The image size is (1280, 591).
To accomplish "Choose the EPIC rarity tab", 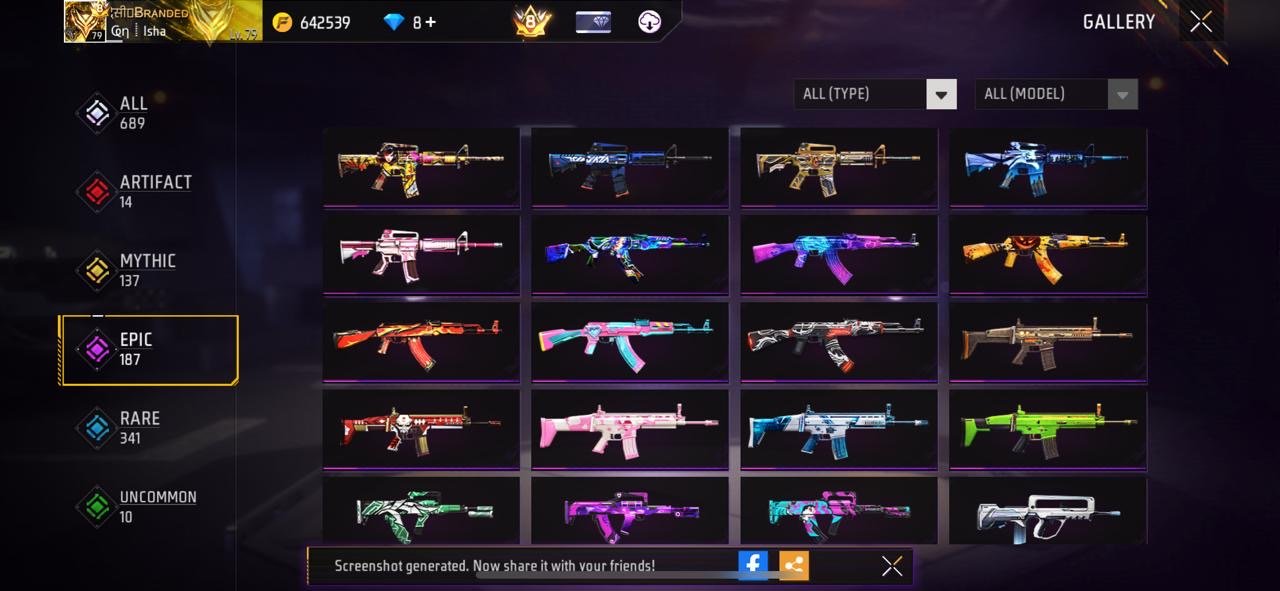I will [x=148, y=349].
